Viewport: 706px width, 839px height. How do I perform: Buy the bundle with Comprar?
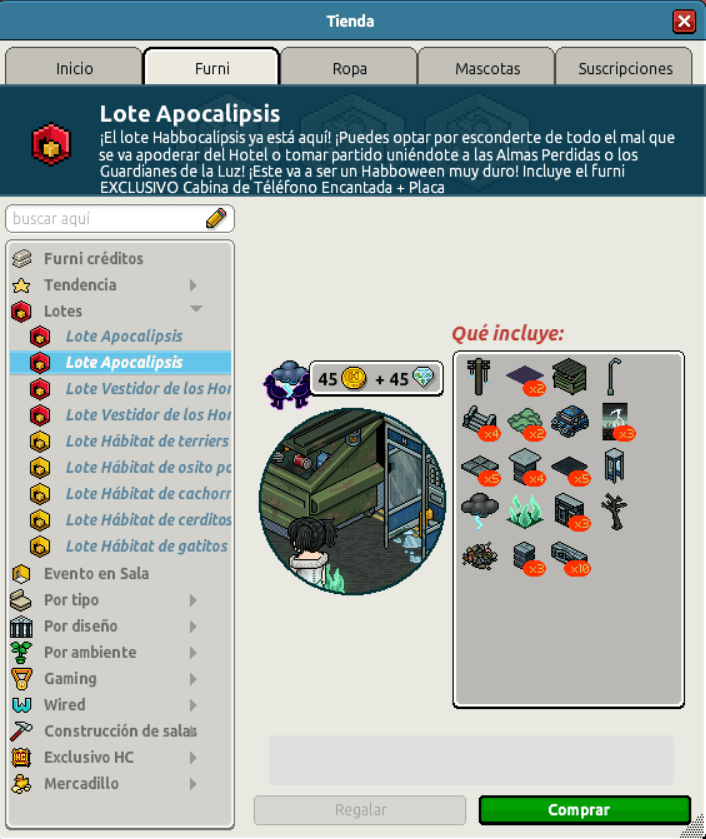click(584, 810)
